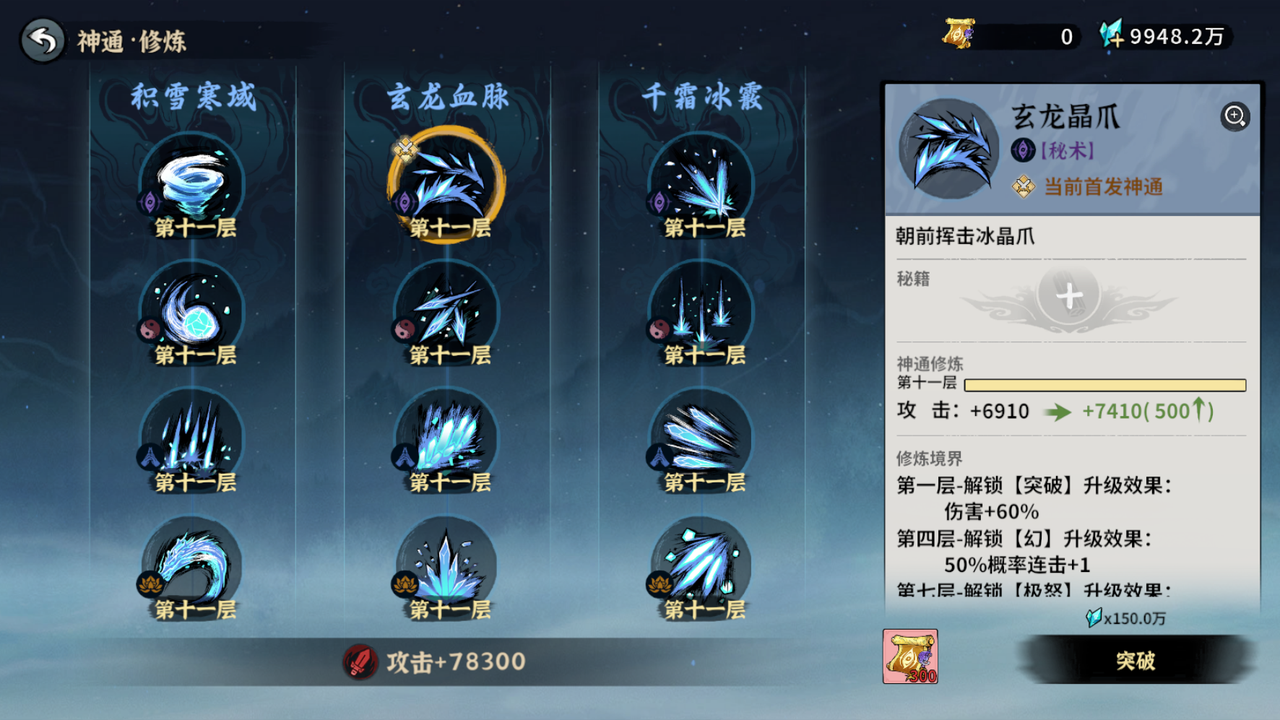Image resolution: width=1280 pixels, height=720 pixels.
Task: Select the glowing ice orb skill icon
Action: coord(191,303)
